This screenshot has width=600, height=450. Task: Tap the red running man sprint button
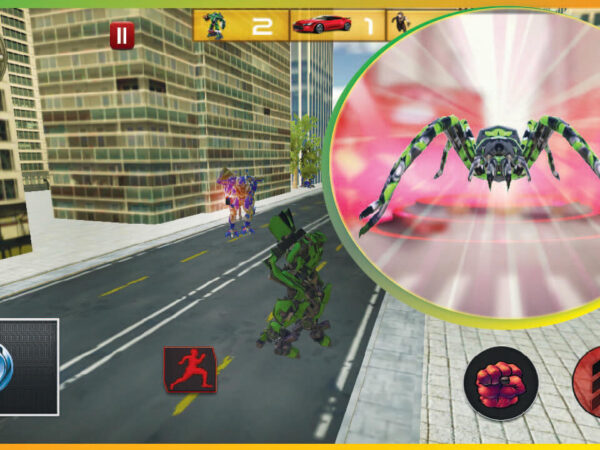pos(189,368)
